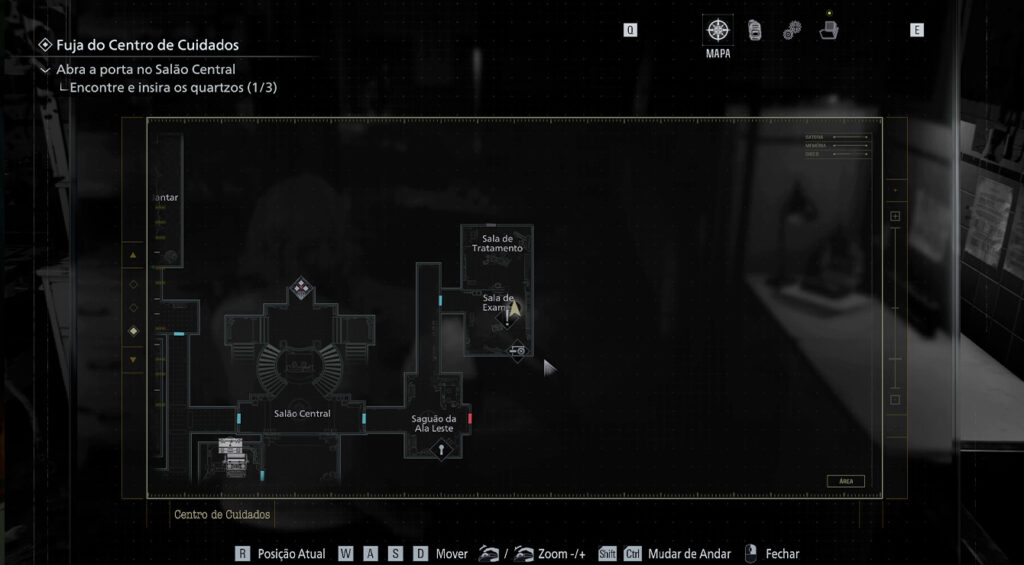Select the highlighted current floor diamond
This screenshot has height=565, width=1024.
coord(133,331)
